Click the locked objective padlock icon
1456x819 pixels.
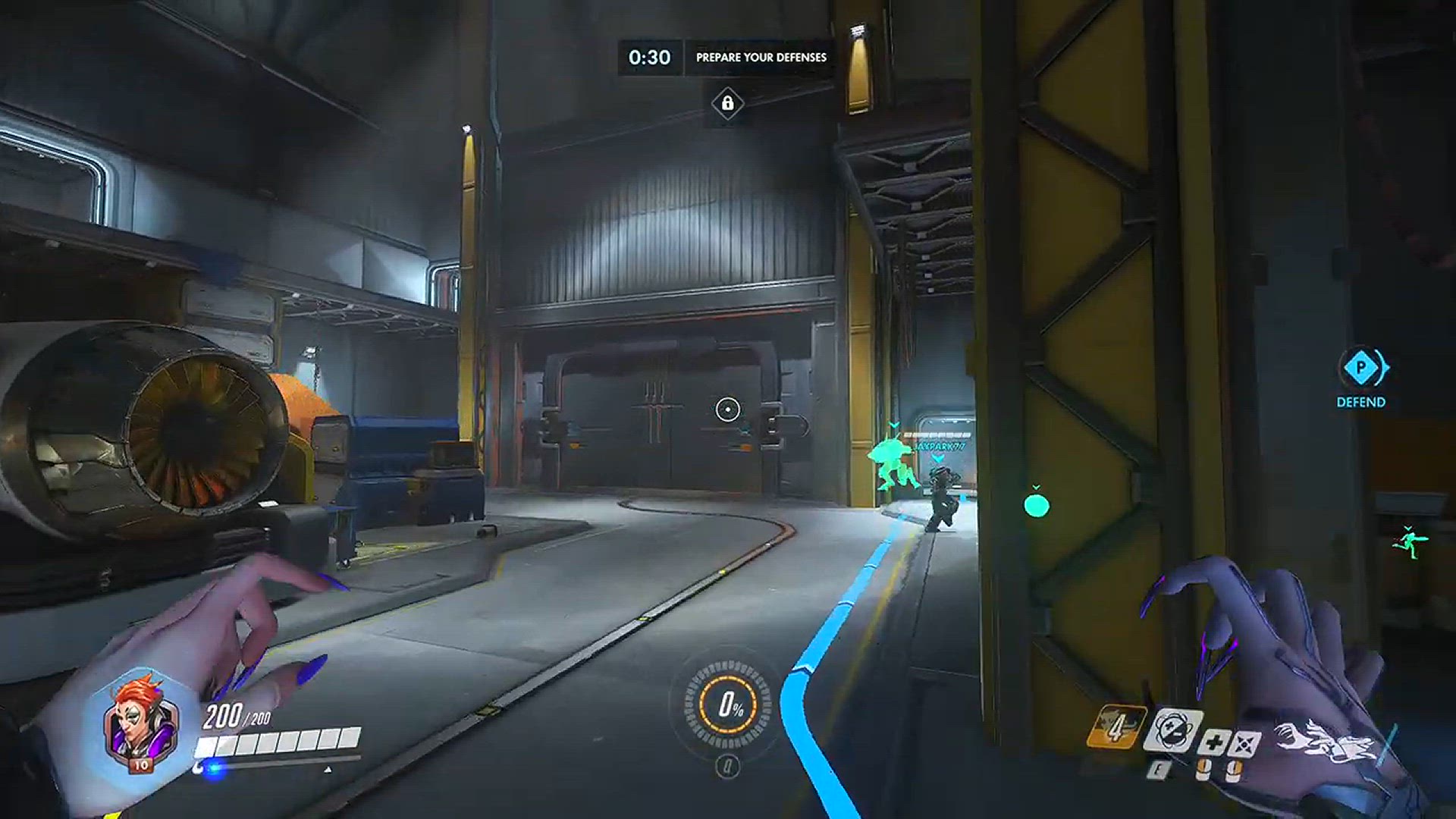pos(727,102)
